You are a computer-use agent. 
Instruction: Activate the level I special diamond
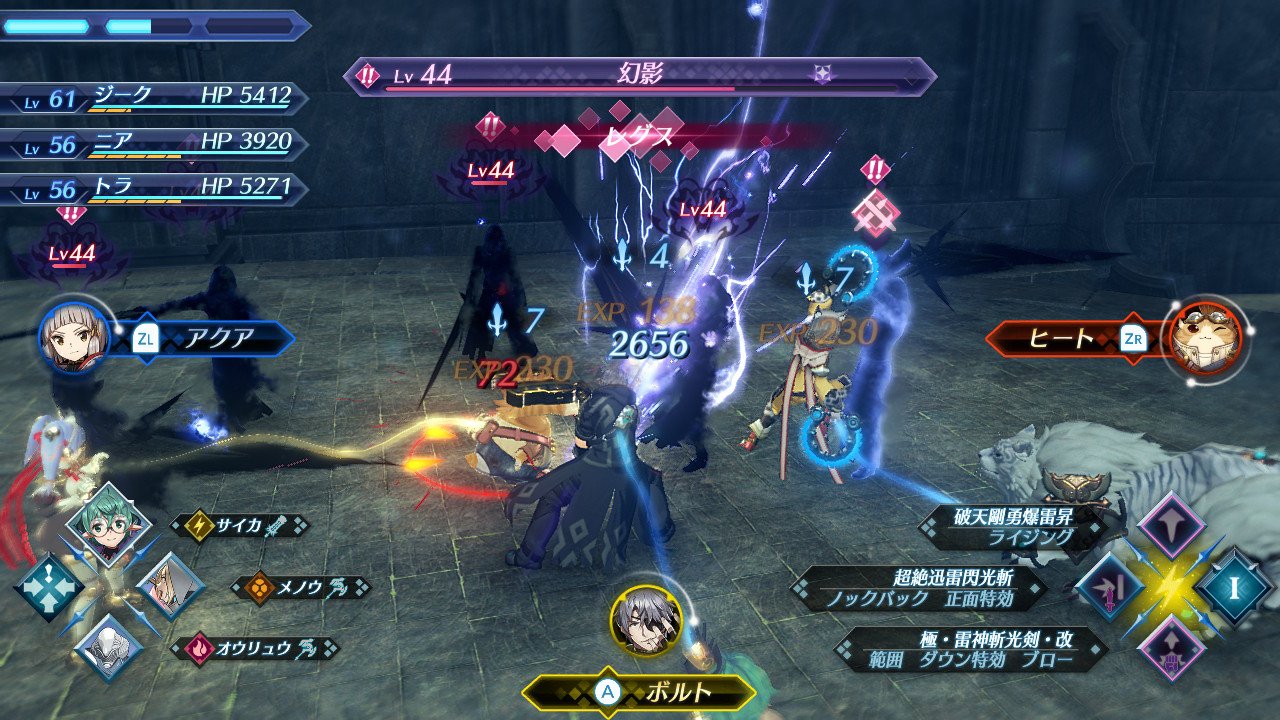click(1234, 588)
